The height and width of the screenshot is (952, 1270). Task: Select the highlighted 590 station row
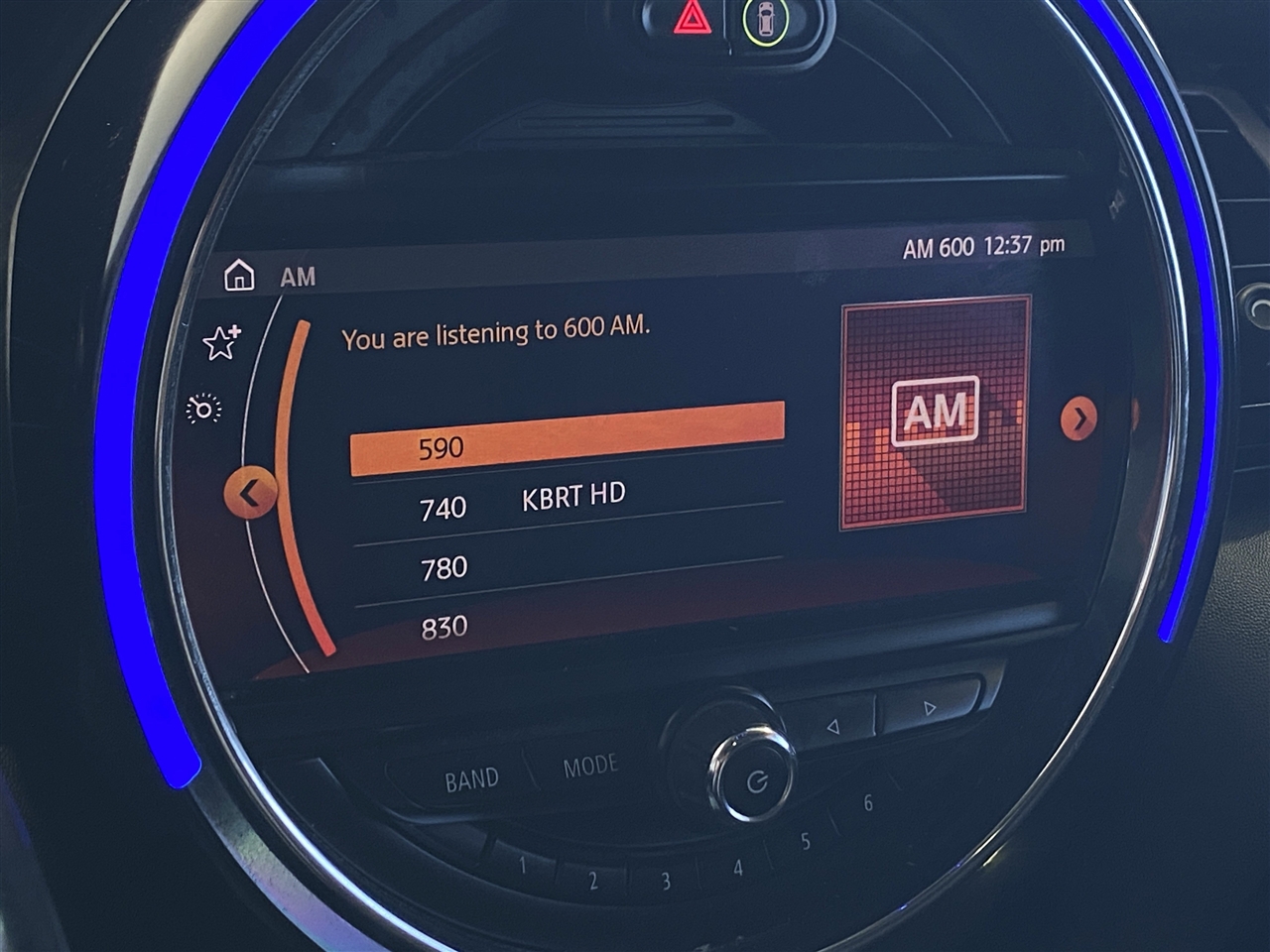(x=567, y=438)
